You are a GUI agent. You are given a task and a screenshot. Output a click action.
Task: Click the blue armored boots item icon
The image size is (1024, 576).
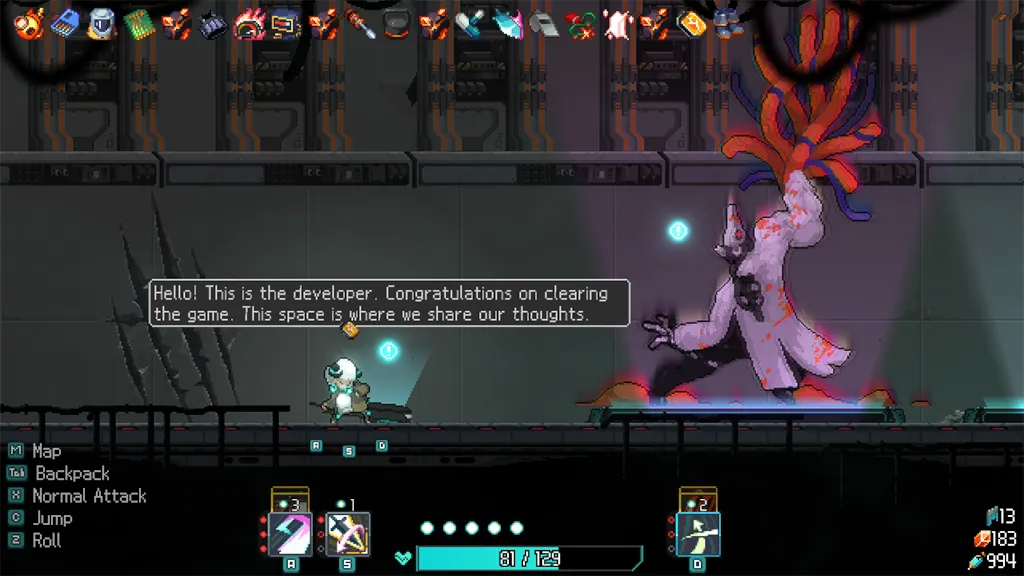click(x=728, y=22)
